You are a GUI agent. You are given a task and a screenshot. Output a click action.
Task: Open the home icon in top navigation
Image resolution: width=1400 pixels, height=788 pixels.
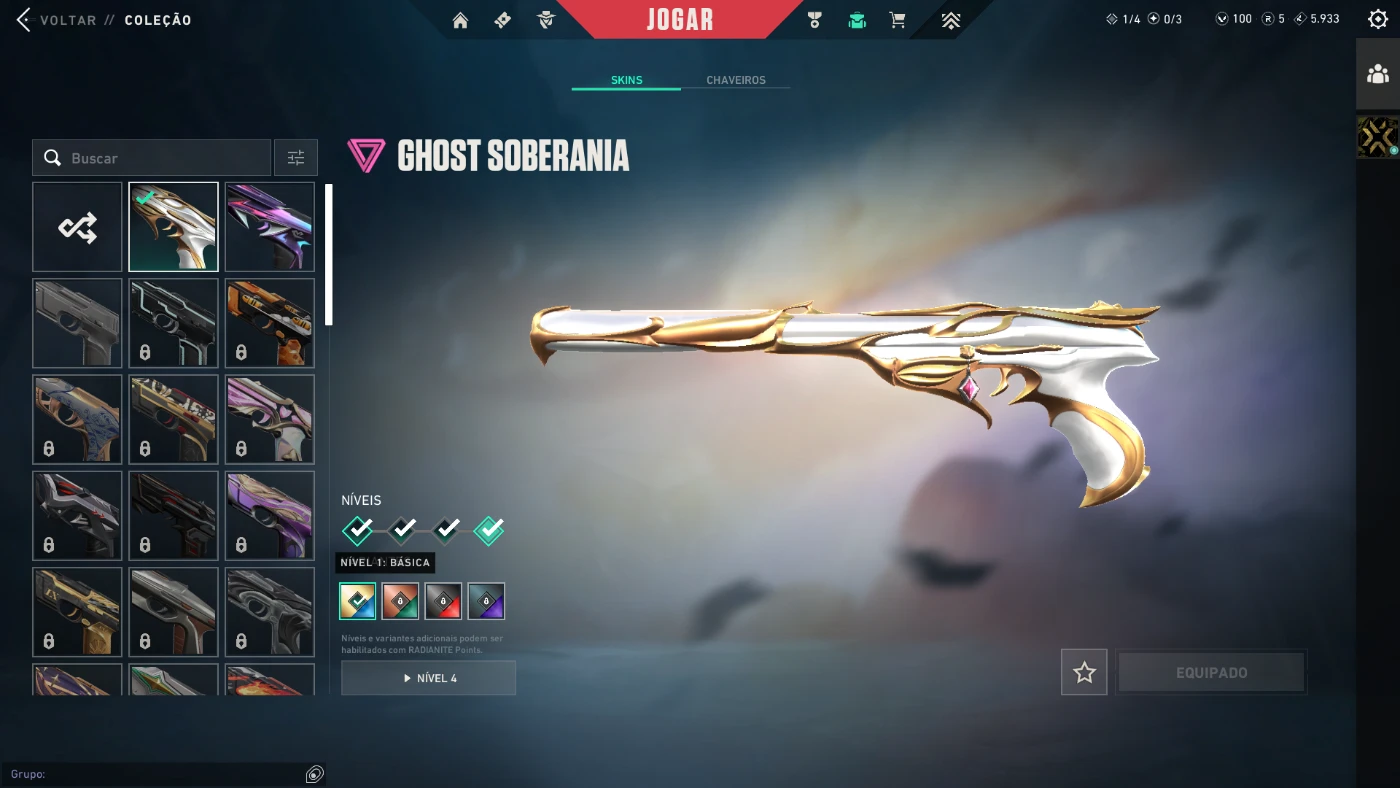pos(460,20)
